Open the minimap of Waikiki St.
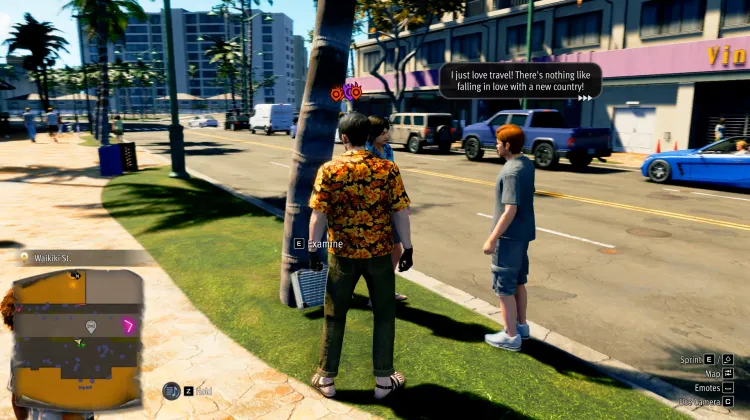The height and width of the screenshot is (420, 750). [76, 340]
